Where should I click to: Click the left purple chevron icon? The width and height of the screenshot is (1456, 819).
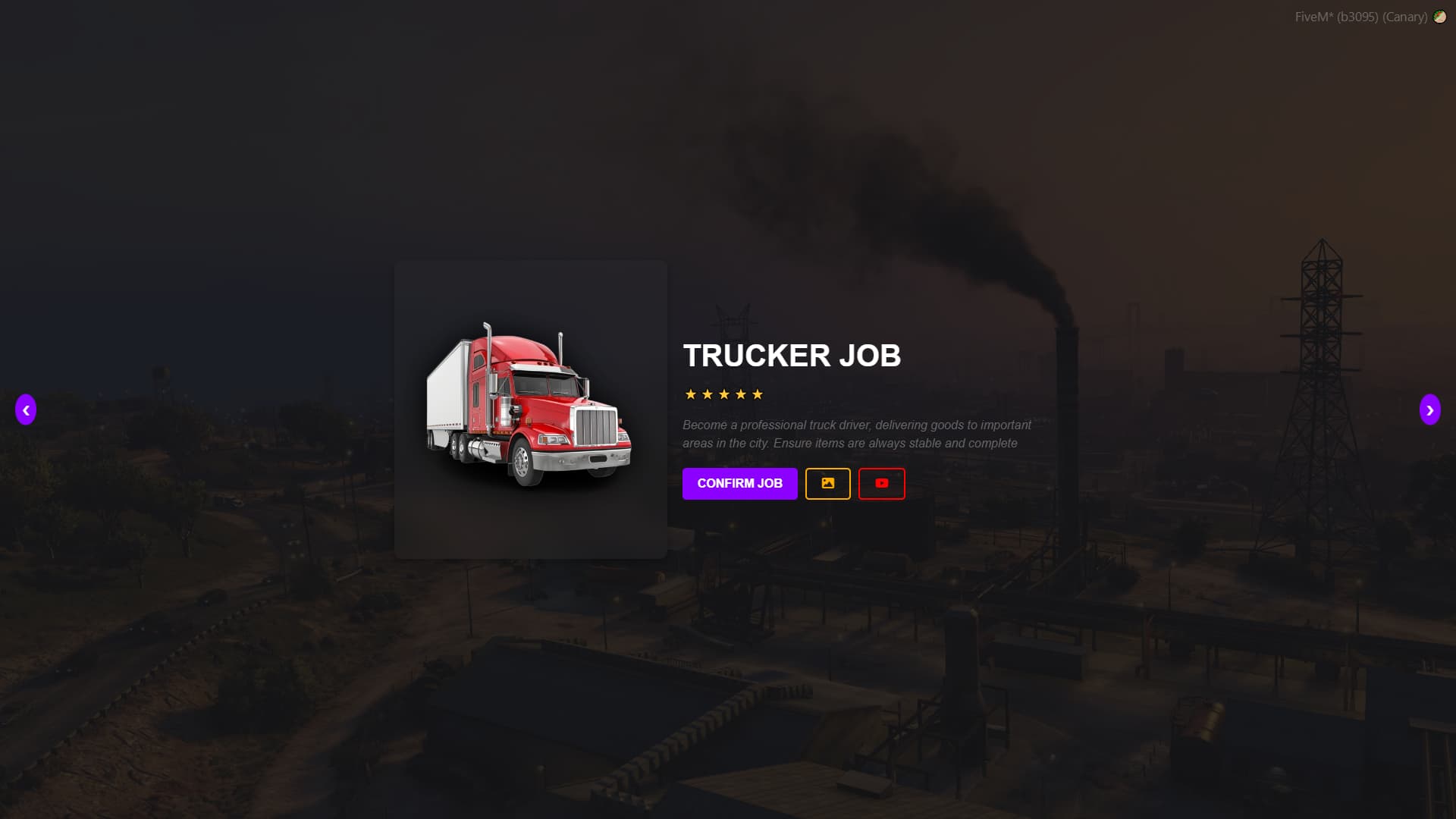point(27,409)
